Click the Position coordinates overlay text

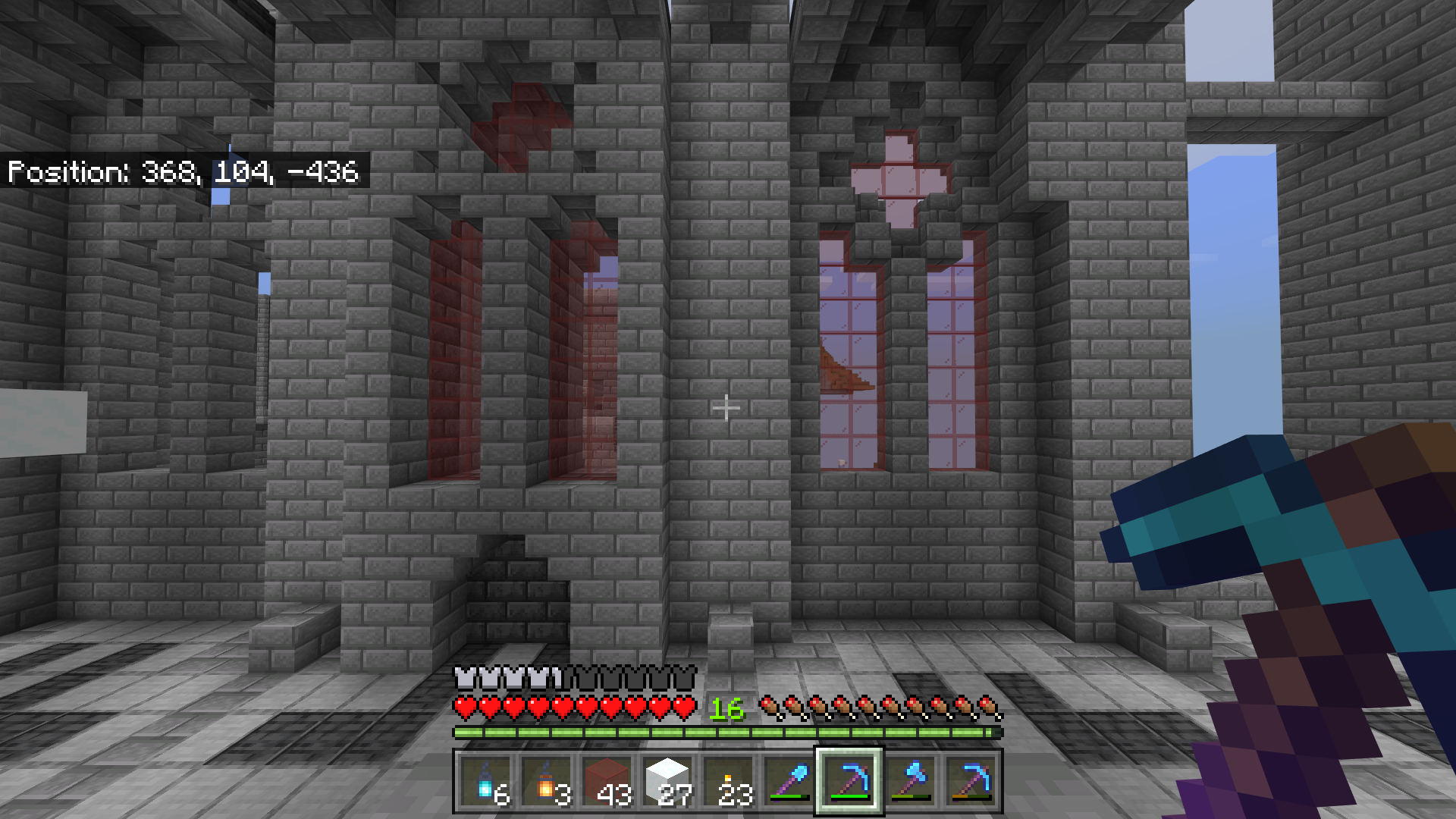(184, 173)
